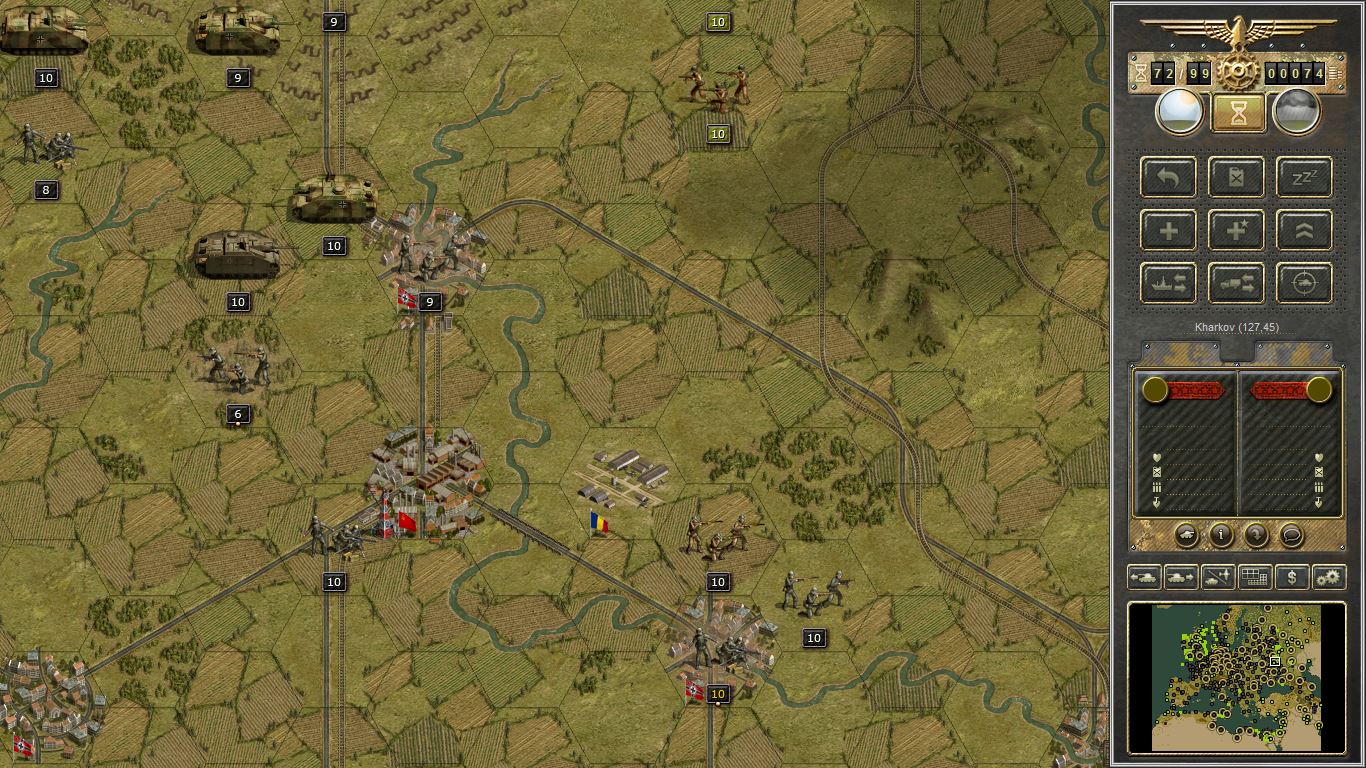Toggle the strategic overview grid view
Viewport: 1366px width, 768px height.
1254,577
